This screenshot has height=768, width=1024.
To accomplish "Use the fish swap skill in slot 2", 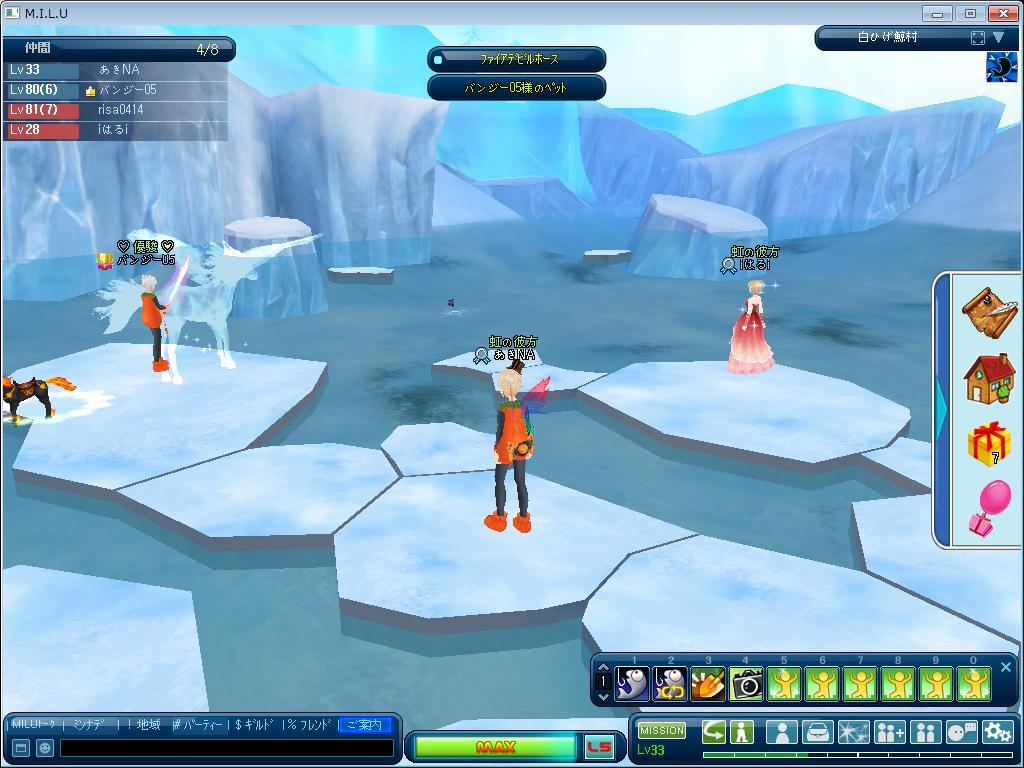I will coord(670,684).
